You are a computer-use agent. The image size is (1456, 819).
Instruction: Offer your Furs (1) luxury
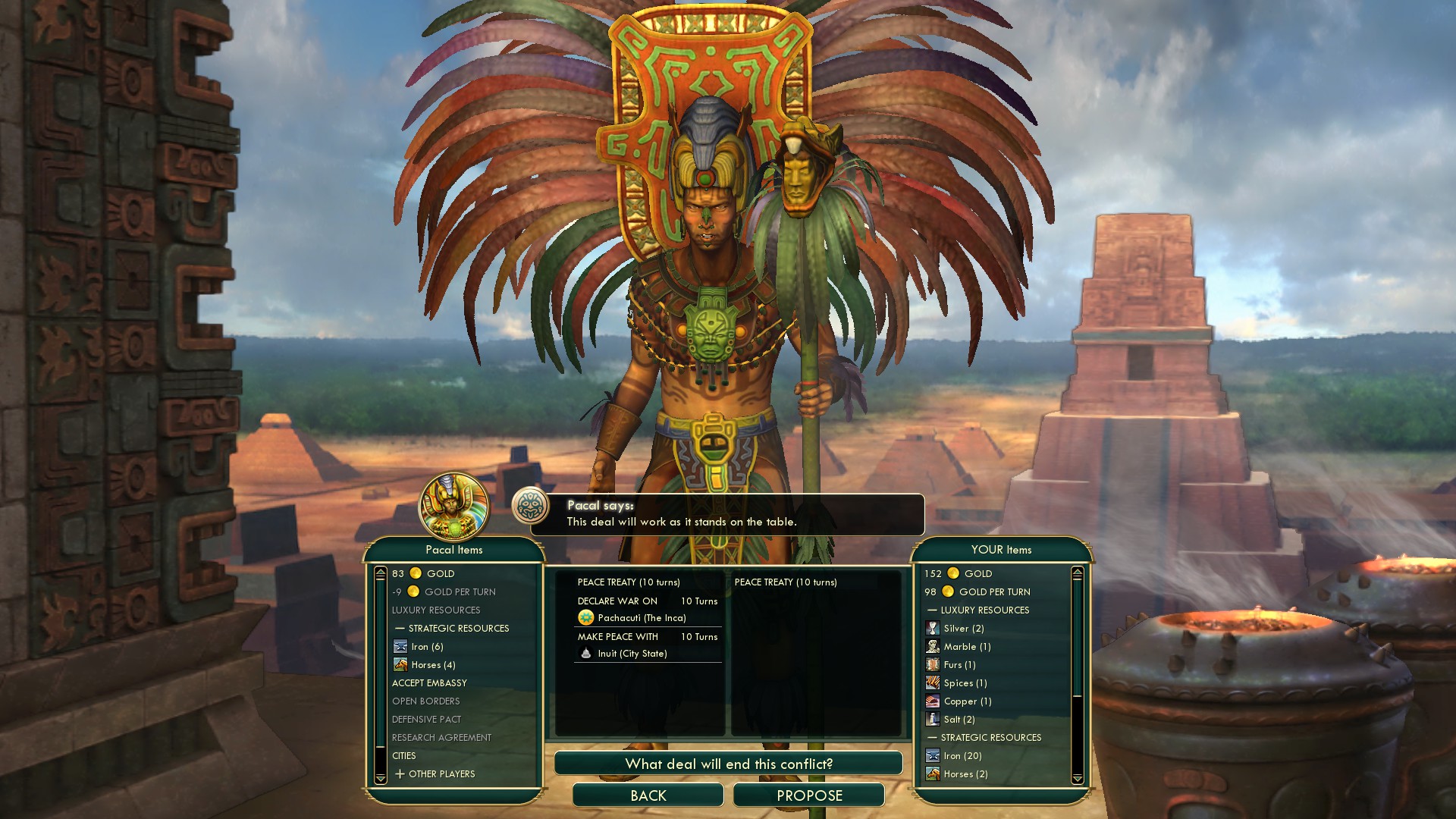tap(959, 665)
